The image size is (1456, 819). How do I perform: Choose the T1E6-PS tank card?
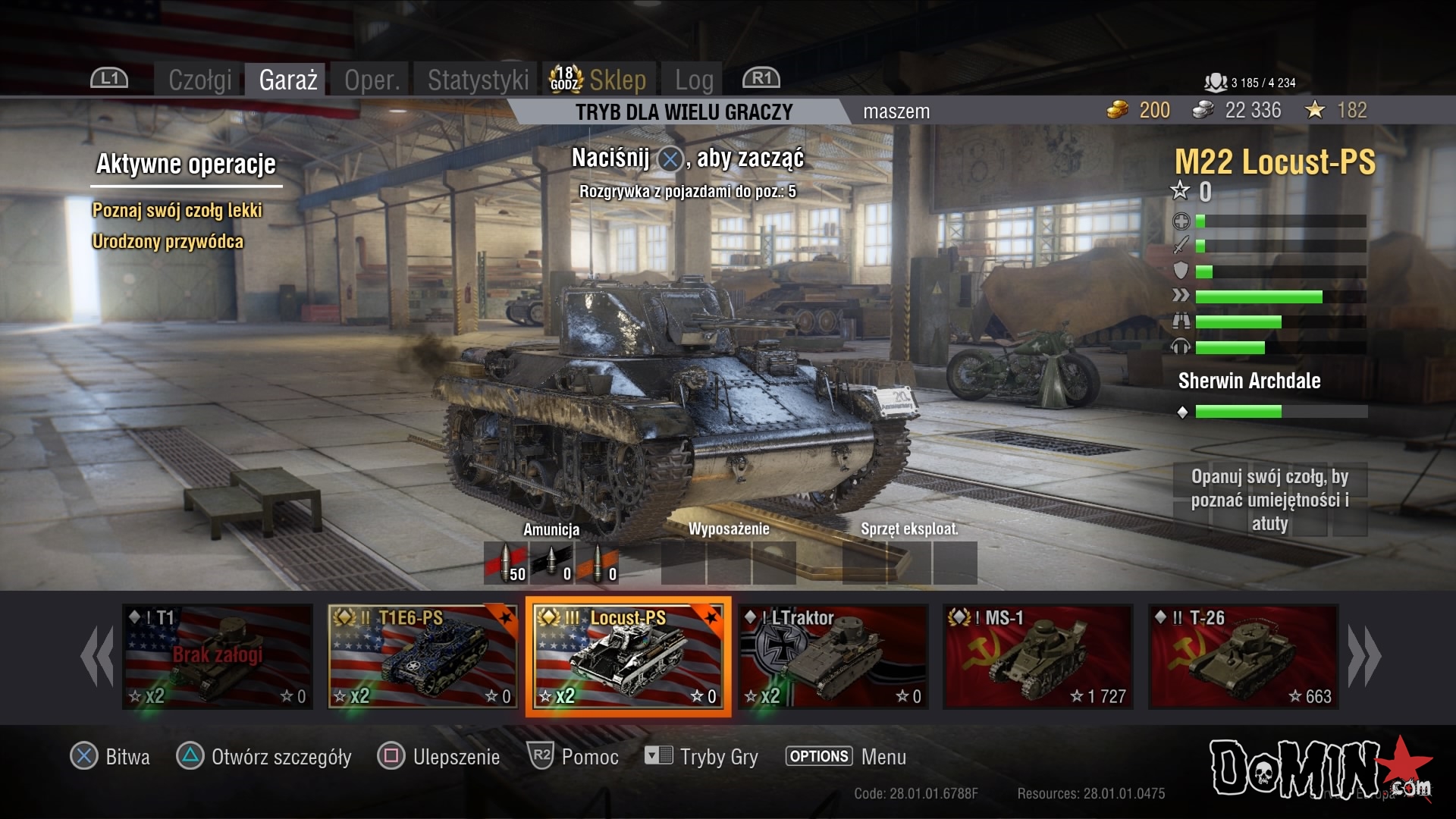coord(422,657)
